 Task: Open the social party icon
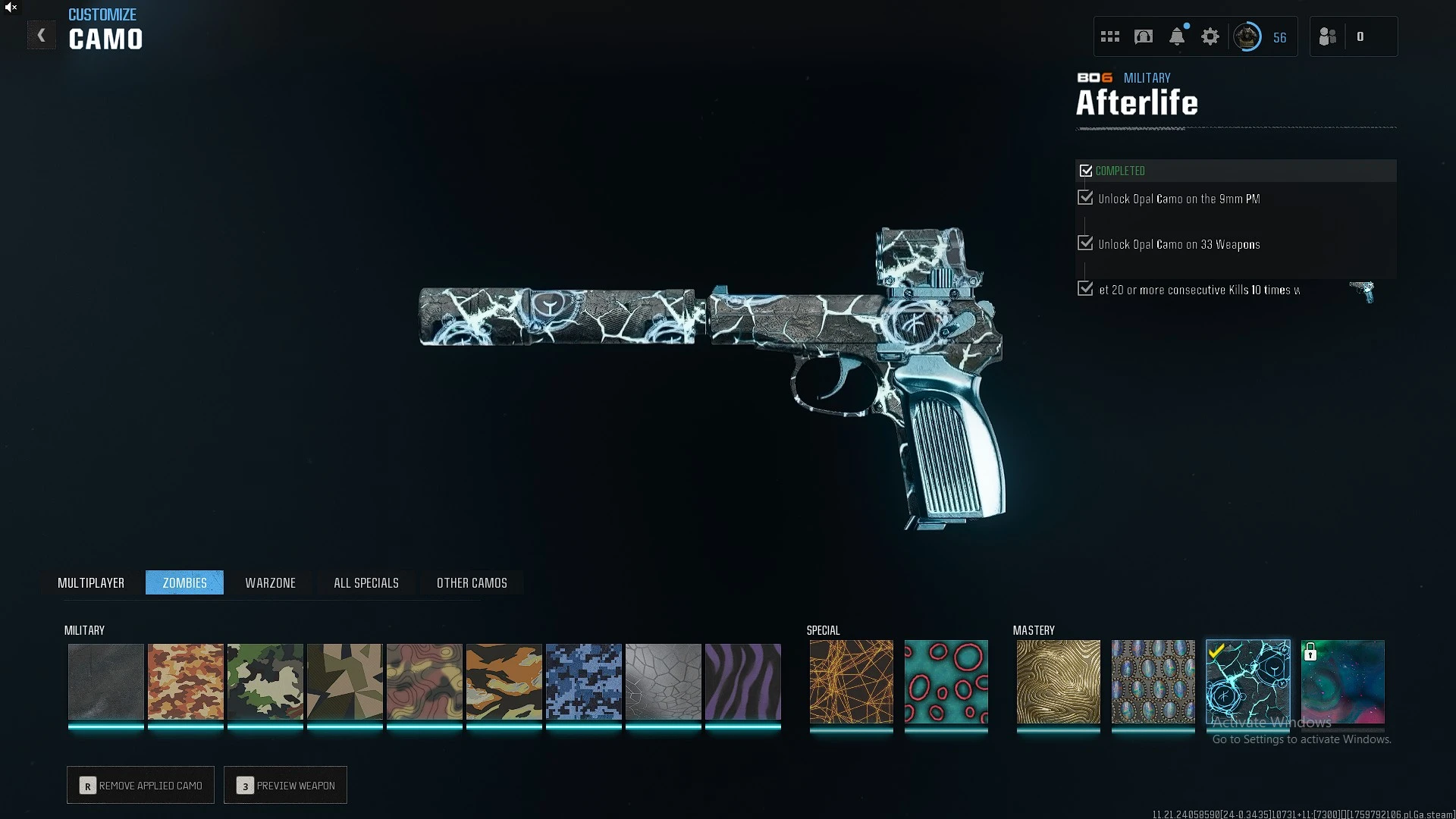[x=1328, y=36]
